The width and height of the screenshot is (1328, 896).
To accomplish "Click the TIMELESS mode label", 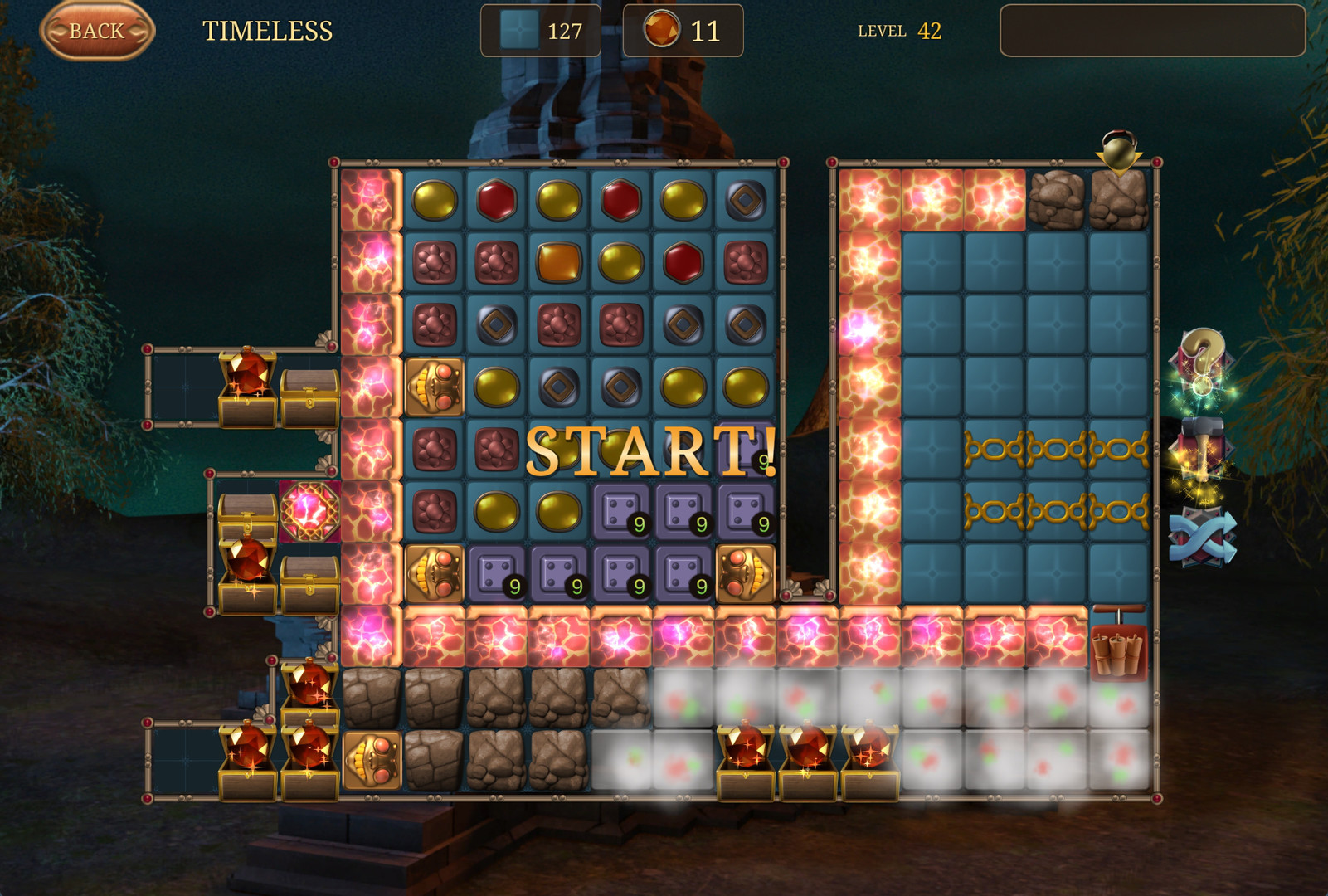I will point(267,31).
